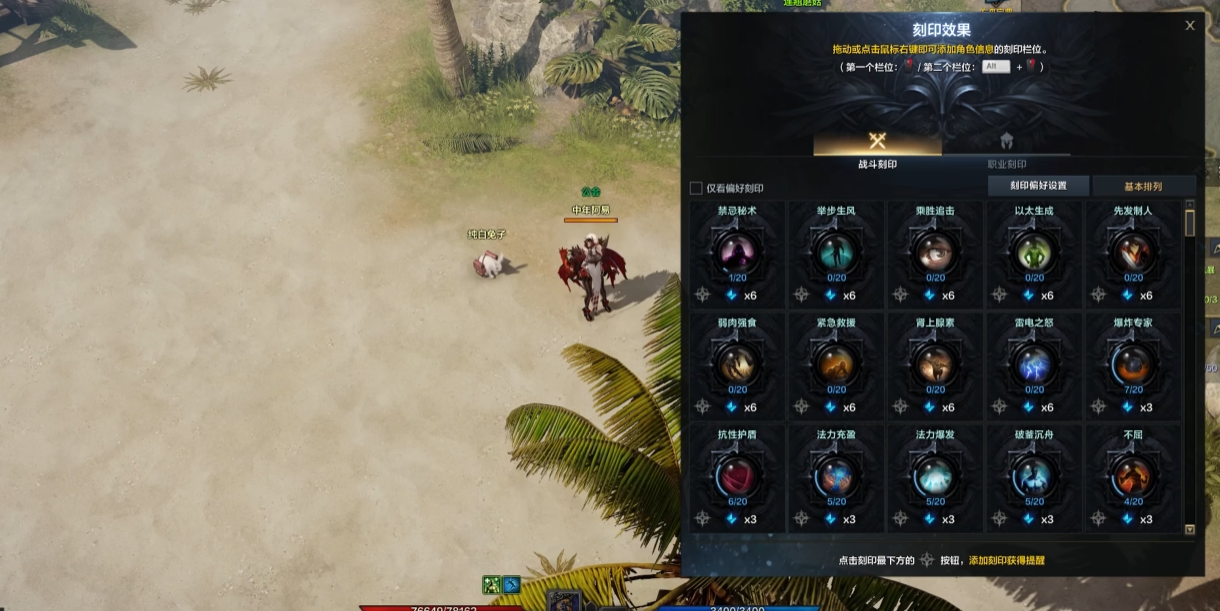1220x611 pixels.
Task: Choose the 举步生风 engraving icon
Action: (x=836, y=252)
